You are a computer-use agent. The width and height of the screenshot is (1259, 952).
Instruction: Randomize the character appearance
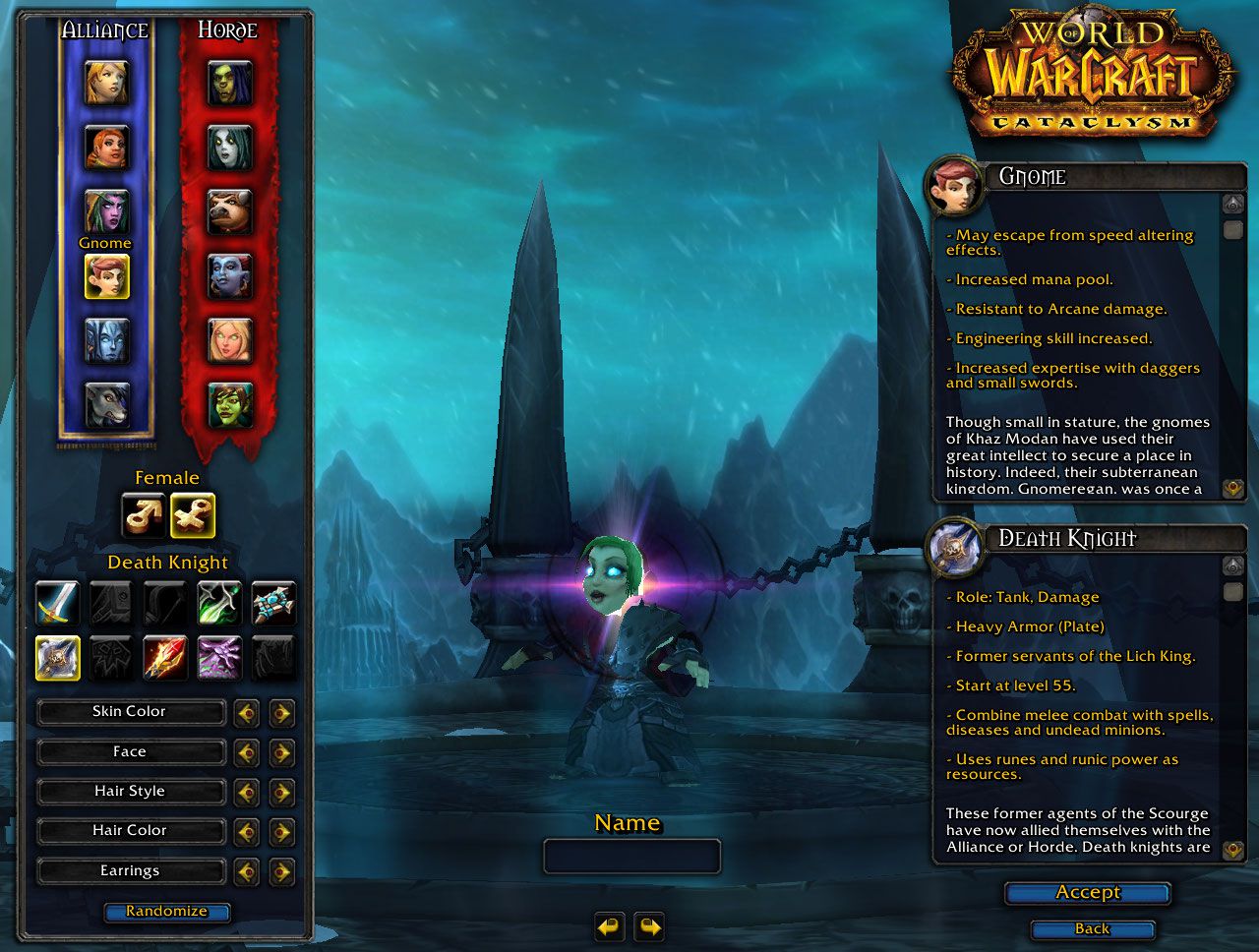point(166,912)
